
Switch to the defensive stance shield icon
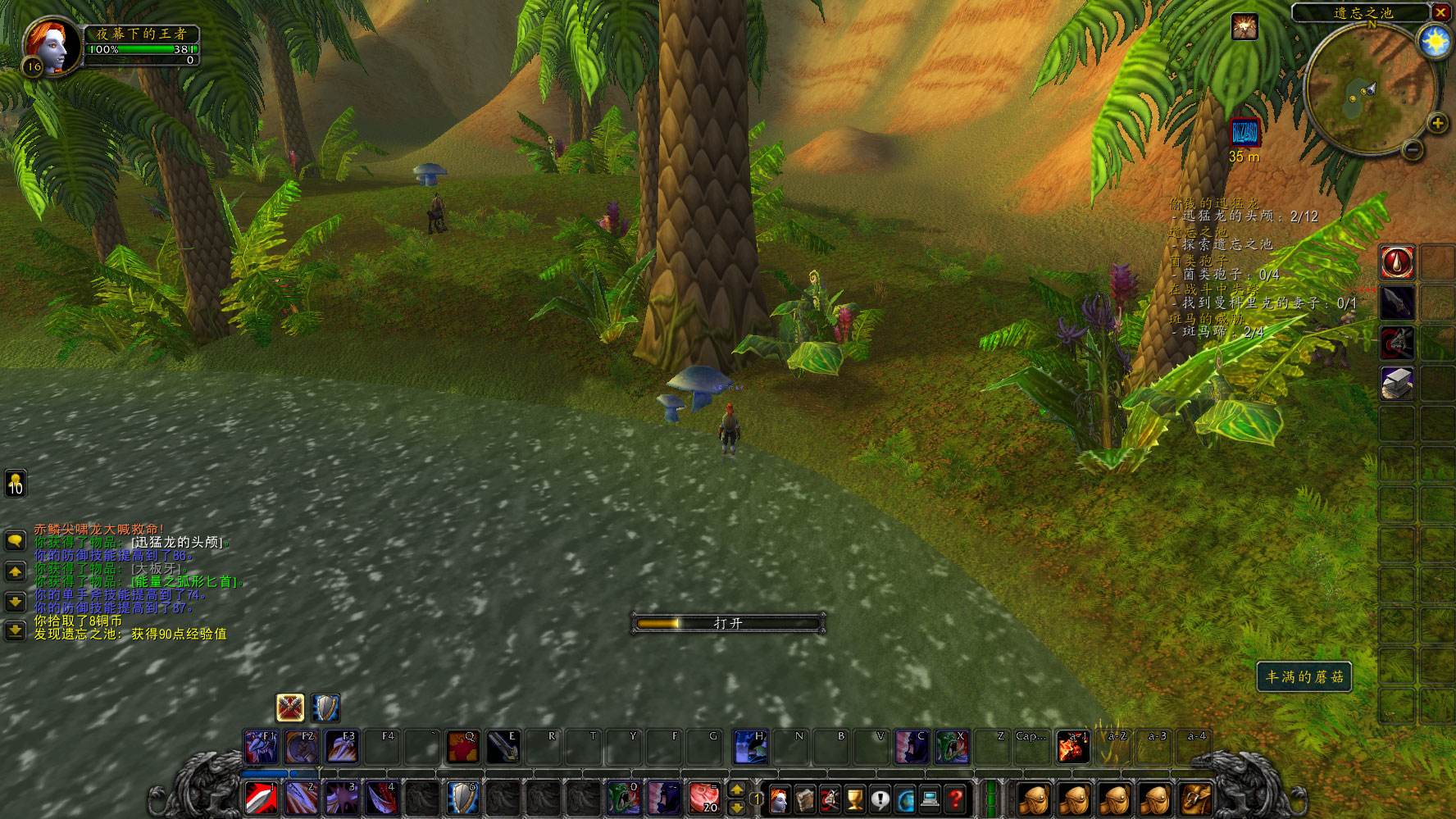pyautogui.click(x=325, y=708)
